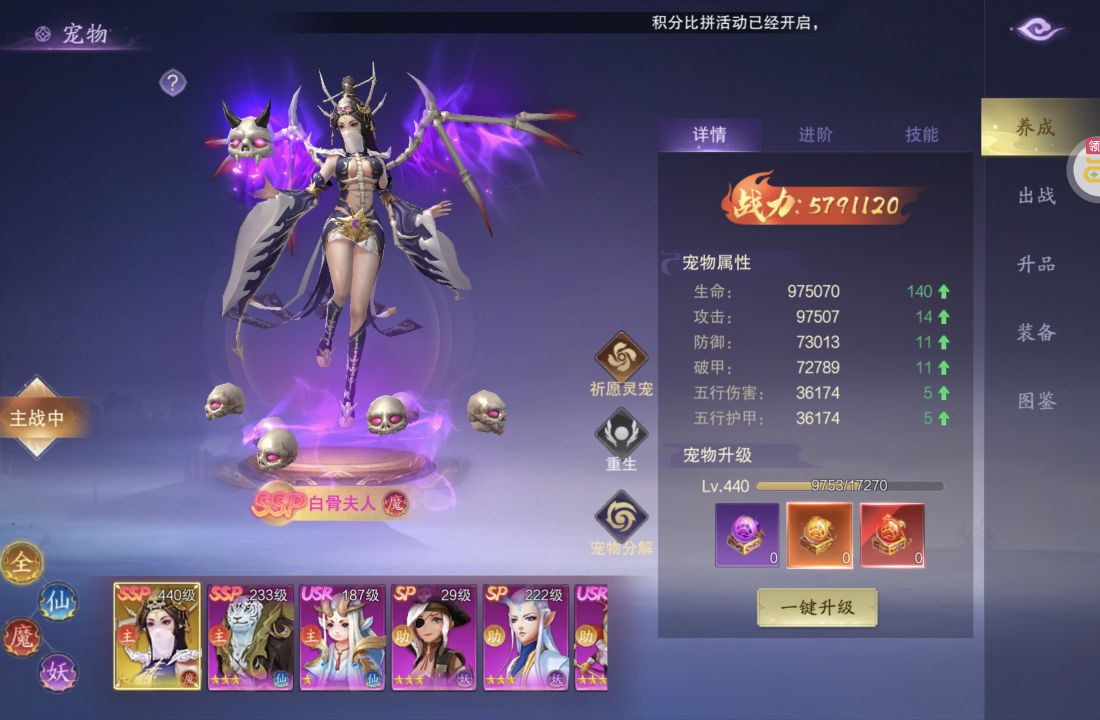Open the 技能 tab
The height and width of the screenshot is (720, 1100).
click(921, 135)
